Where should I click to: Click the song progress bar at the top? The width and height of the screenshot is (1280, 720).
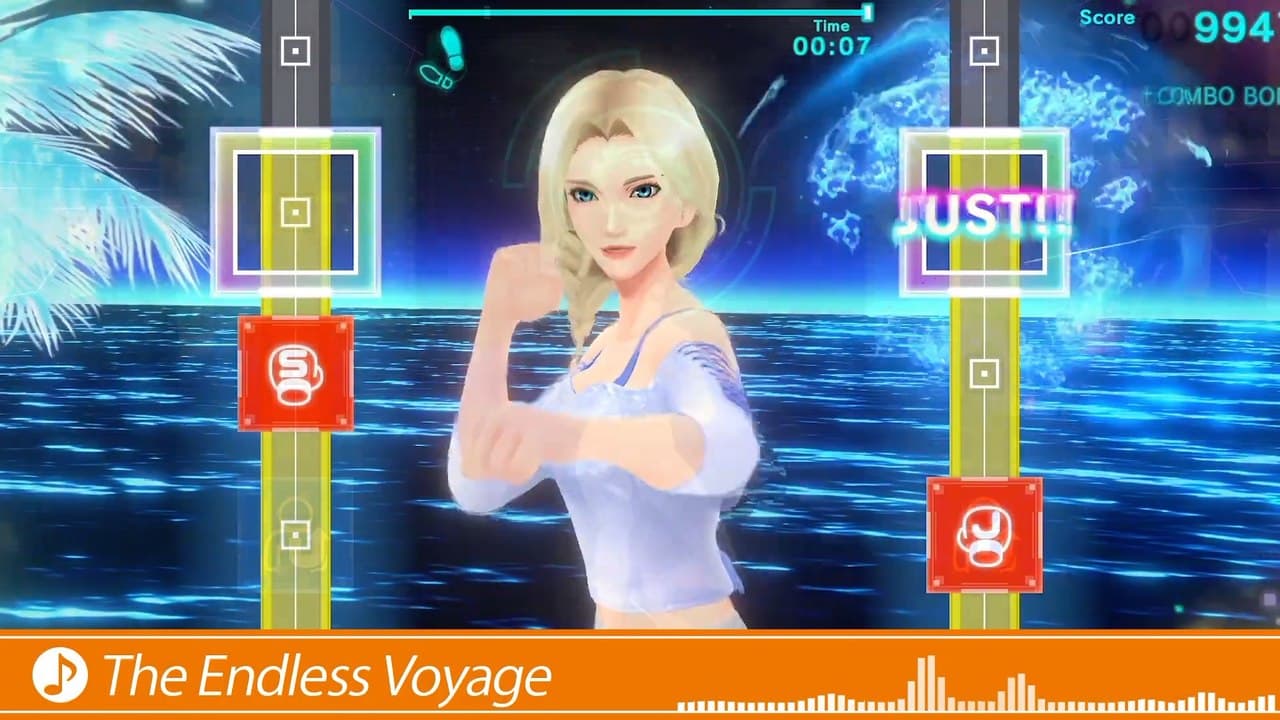pos(637,13)
